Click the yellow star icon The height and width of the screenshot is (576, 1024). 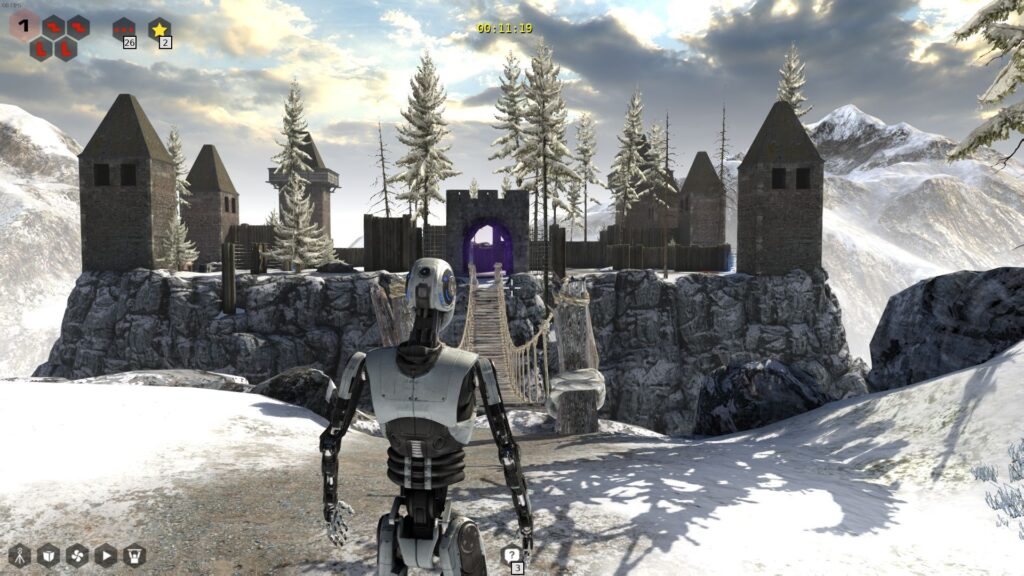159,30
